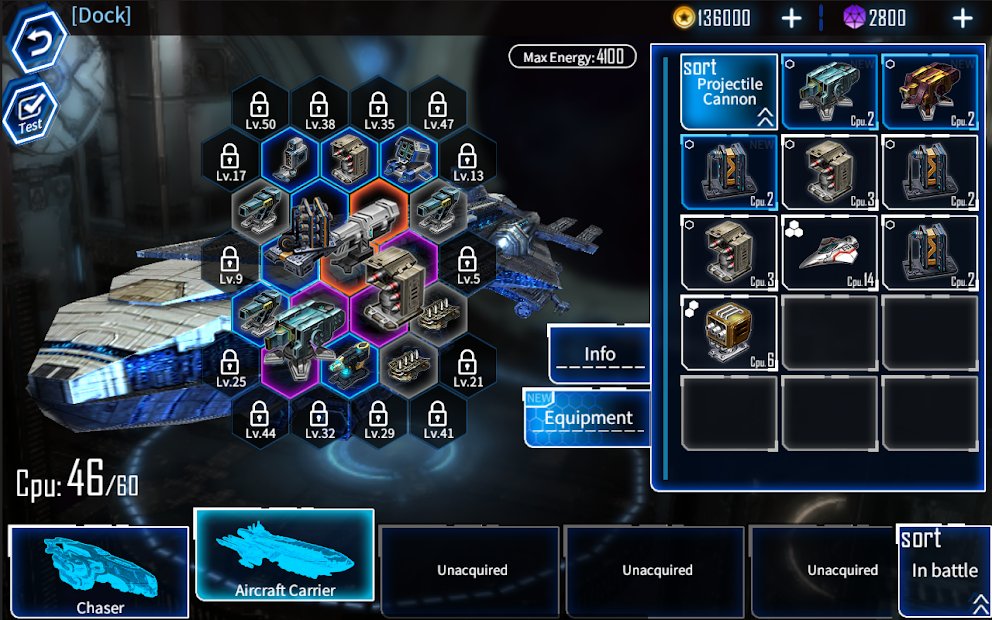Select the locked Lv.9 hex slot
Screen dimensions: 992x620
tap(230, 264)
